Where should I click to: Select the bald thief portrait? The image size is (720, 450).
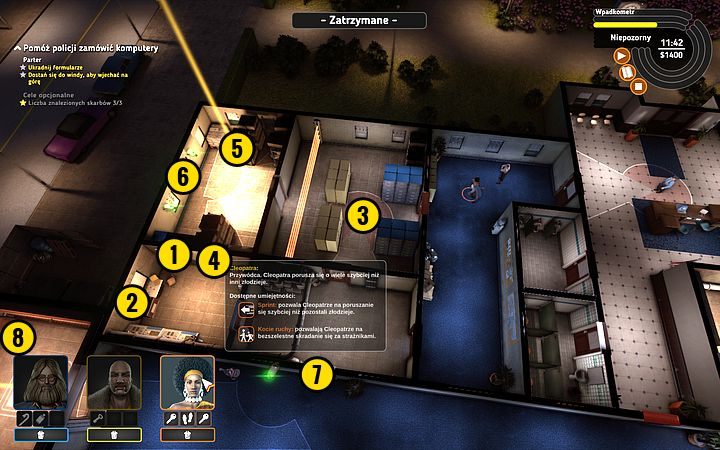[x=113, y=382]
